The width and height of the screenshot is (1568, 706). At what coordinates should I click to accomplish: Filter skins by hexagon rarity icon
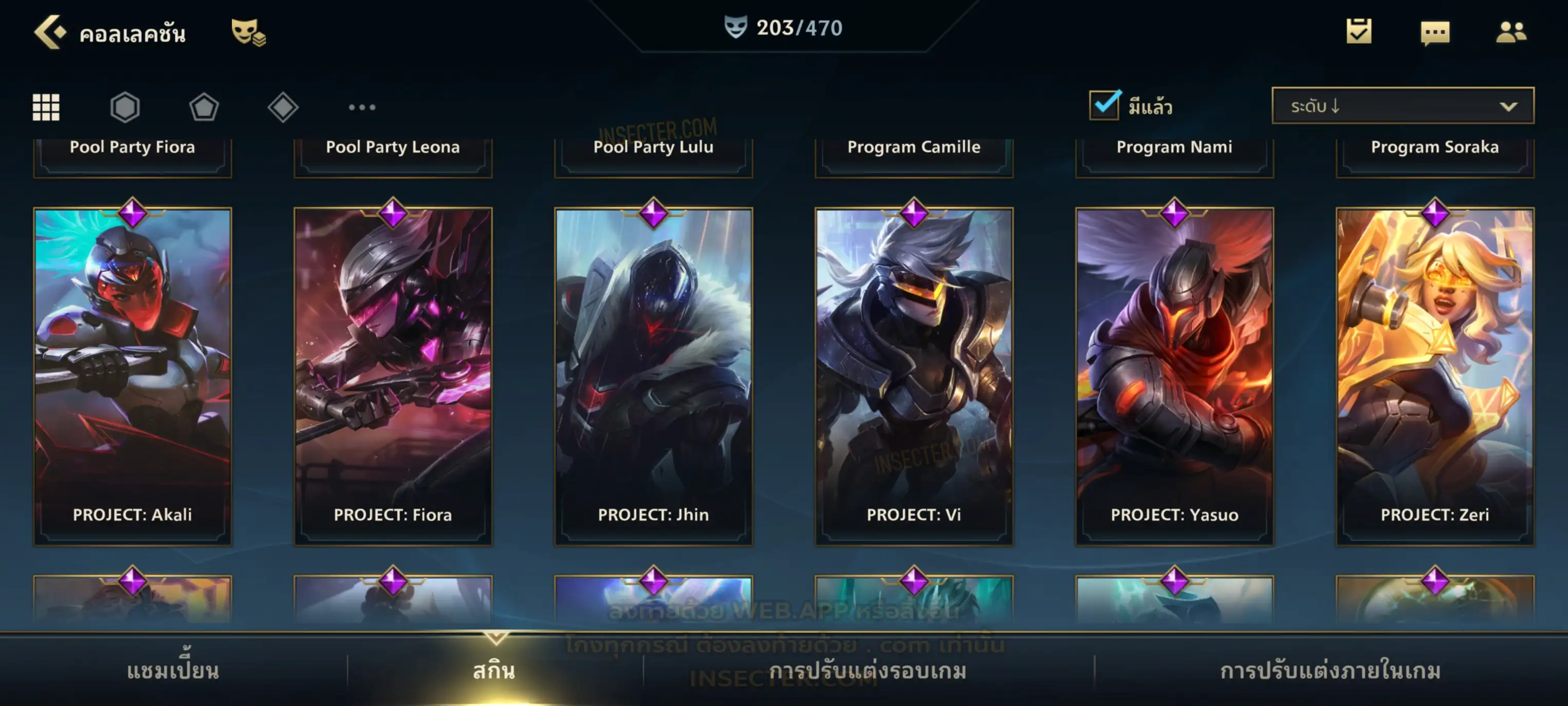click(x=125, y=107)
